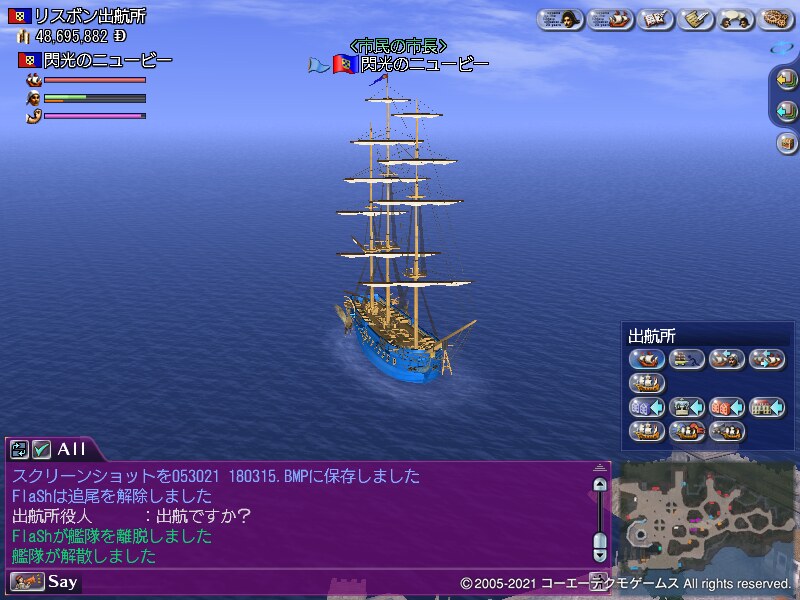Choose the cargo cart loading command
Image resolution: width=800 pixels, height=600 pixels.
click(x=687, y=359)
